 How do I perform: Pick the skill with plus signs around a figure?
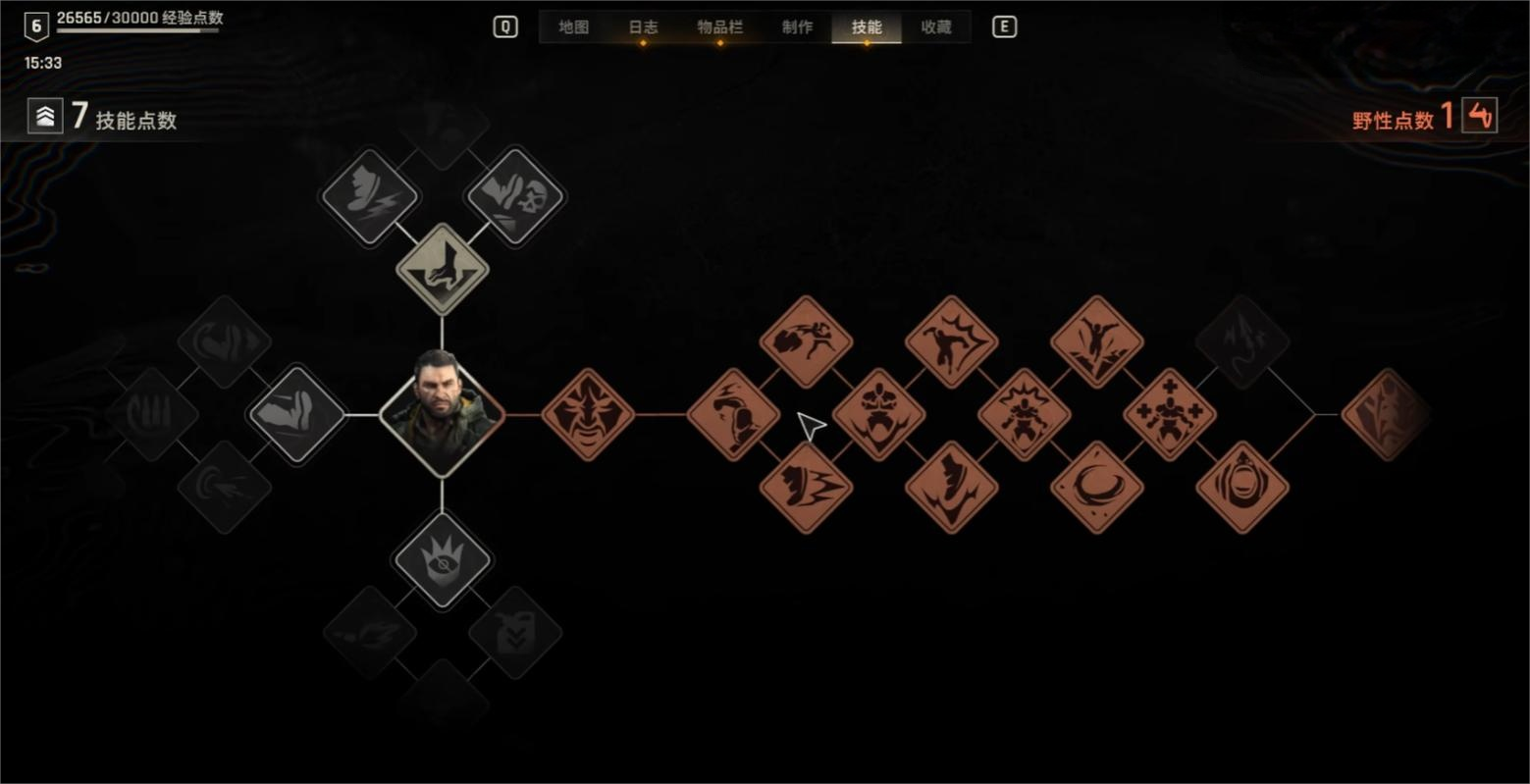[1170, 414]
